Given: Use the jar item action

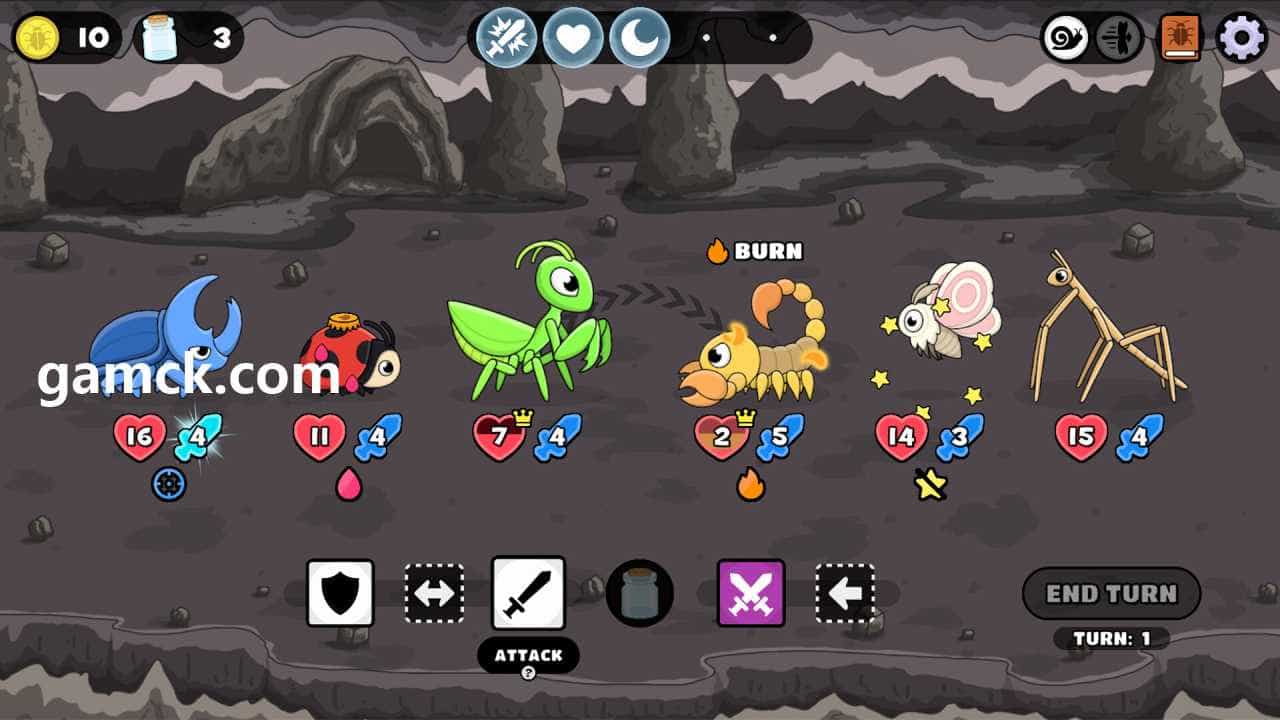Looking at the screenshot, I should pyautogui.click(x=640, y=593).
